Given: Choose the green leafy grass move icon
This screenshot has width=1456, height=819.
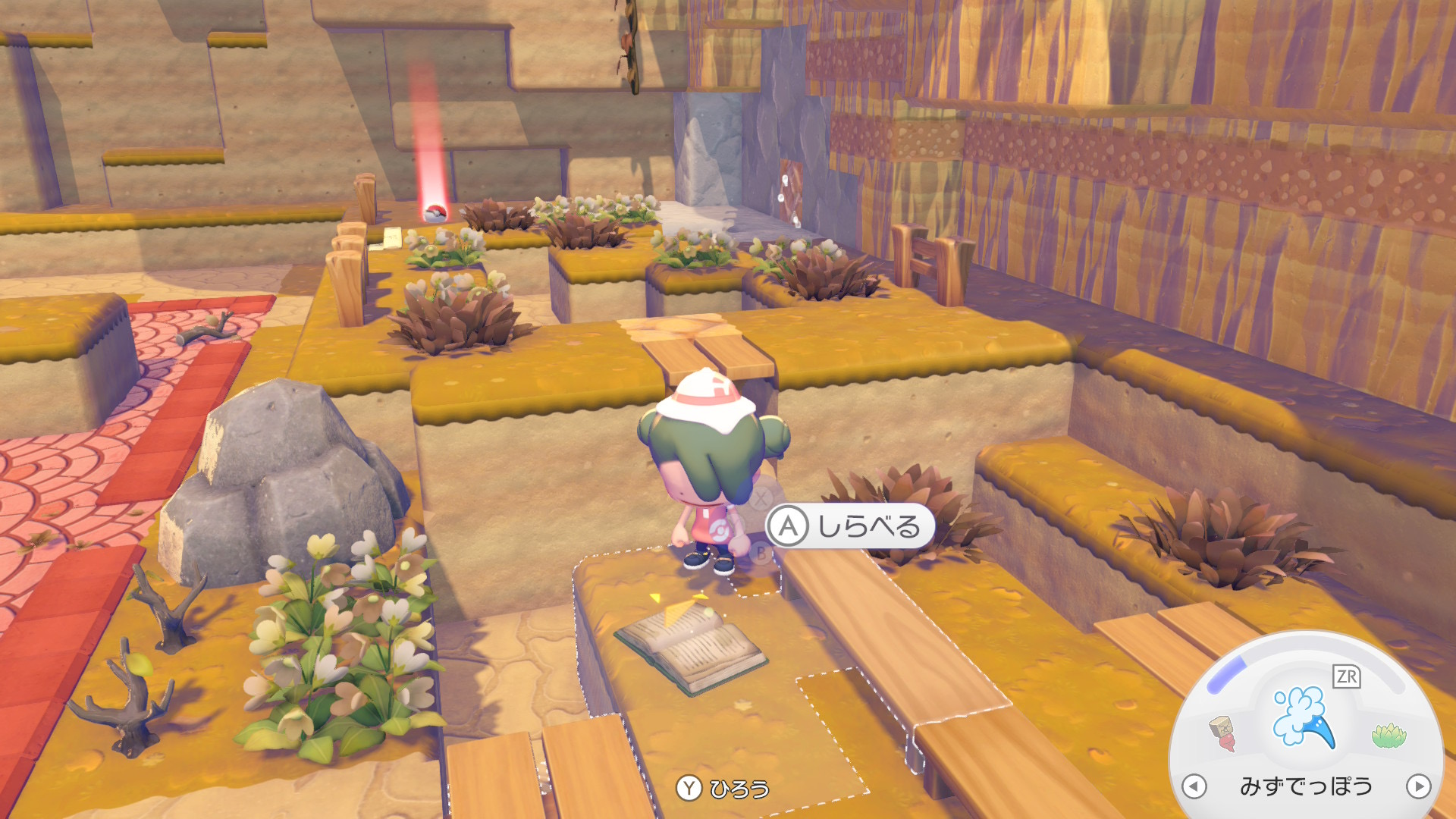Looking at the screenshot, I should 1389,735.
